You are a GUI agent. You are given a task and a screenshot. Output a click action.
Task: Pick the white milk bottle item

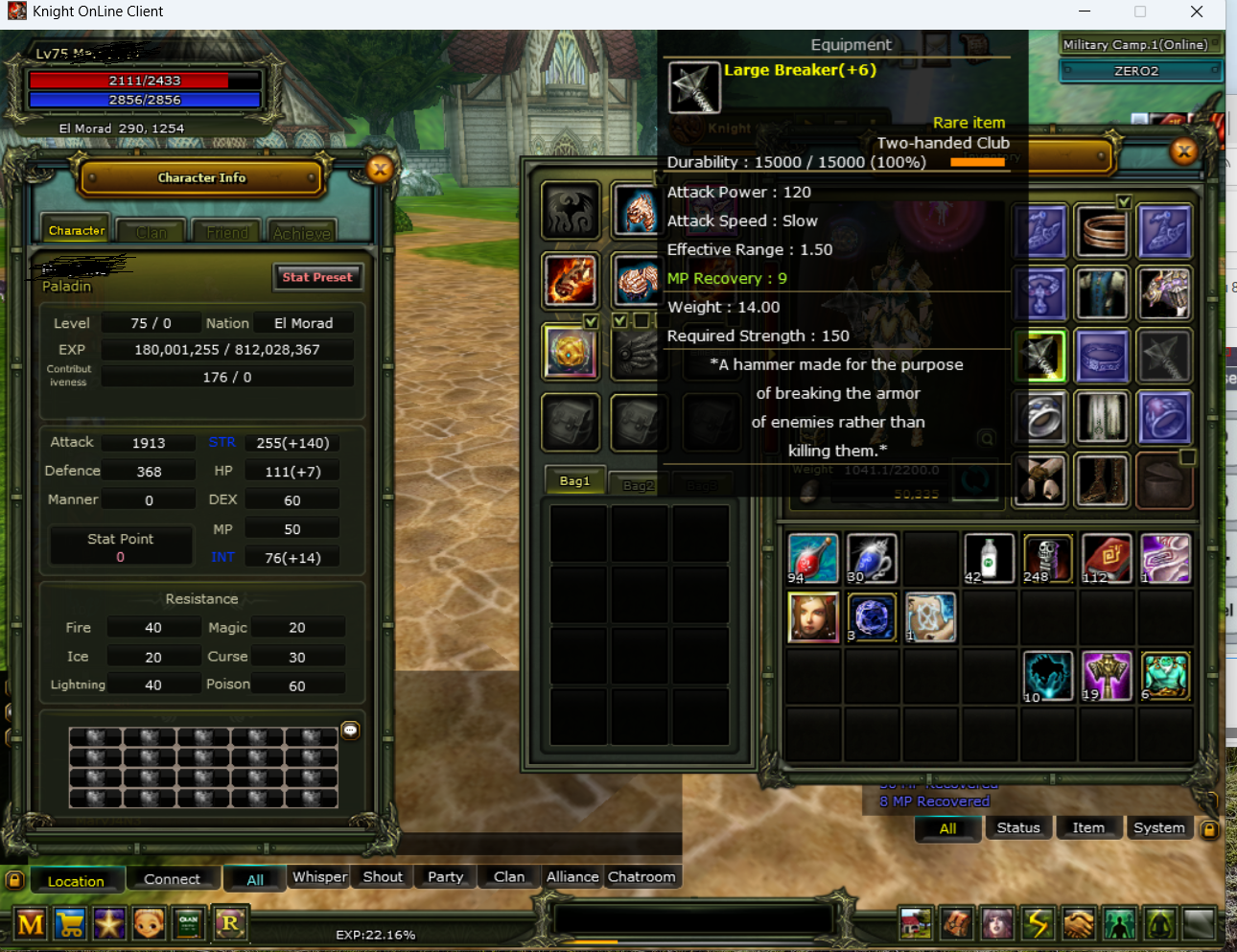click(989, 558)
